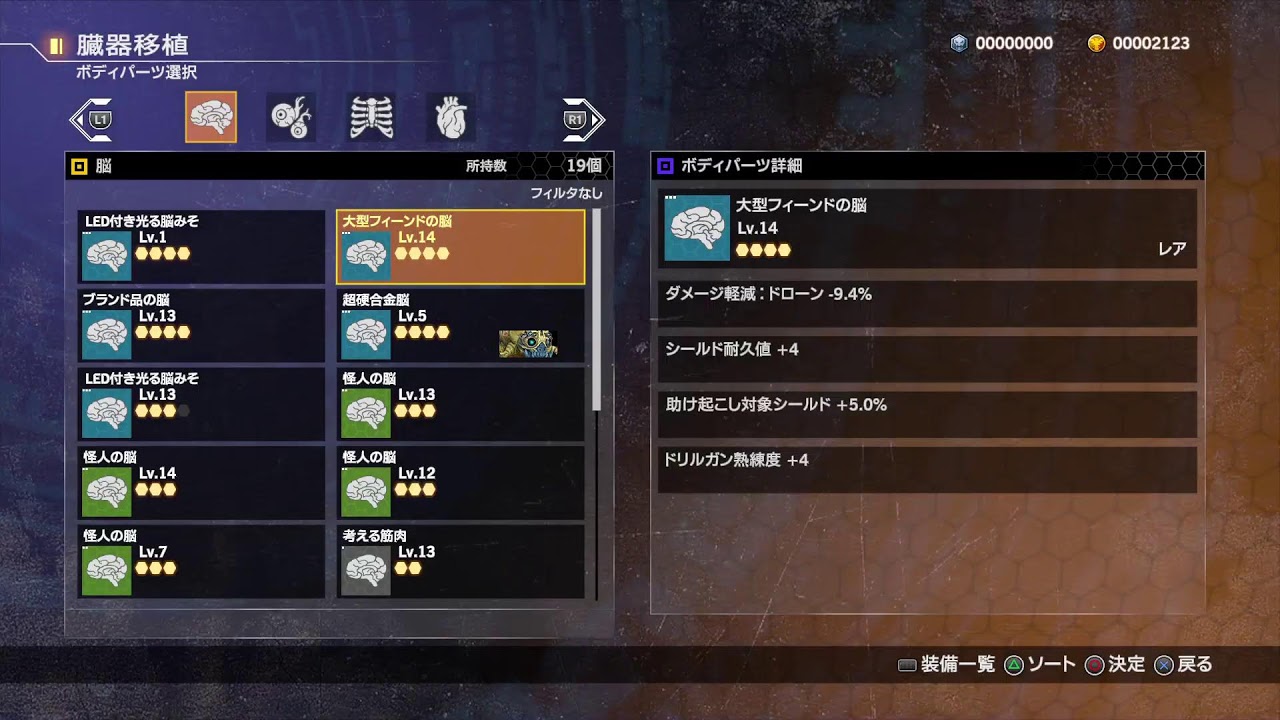The image size is (1280, 720).
Task: Select the 怪人の脳 Lv.7 entry
Action: click(201, 562)
